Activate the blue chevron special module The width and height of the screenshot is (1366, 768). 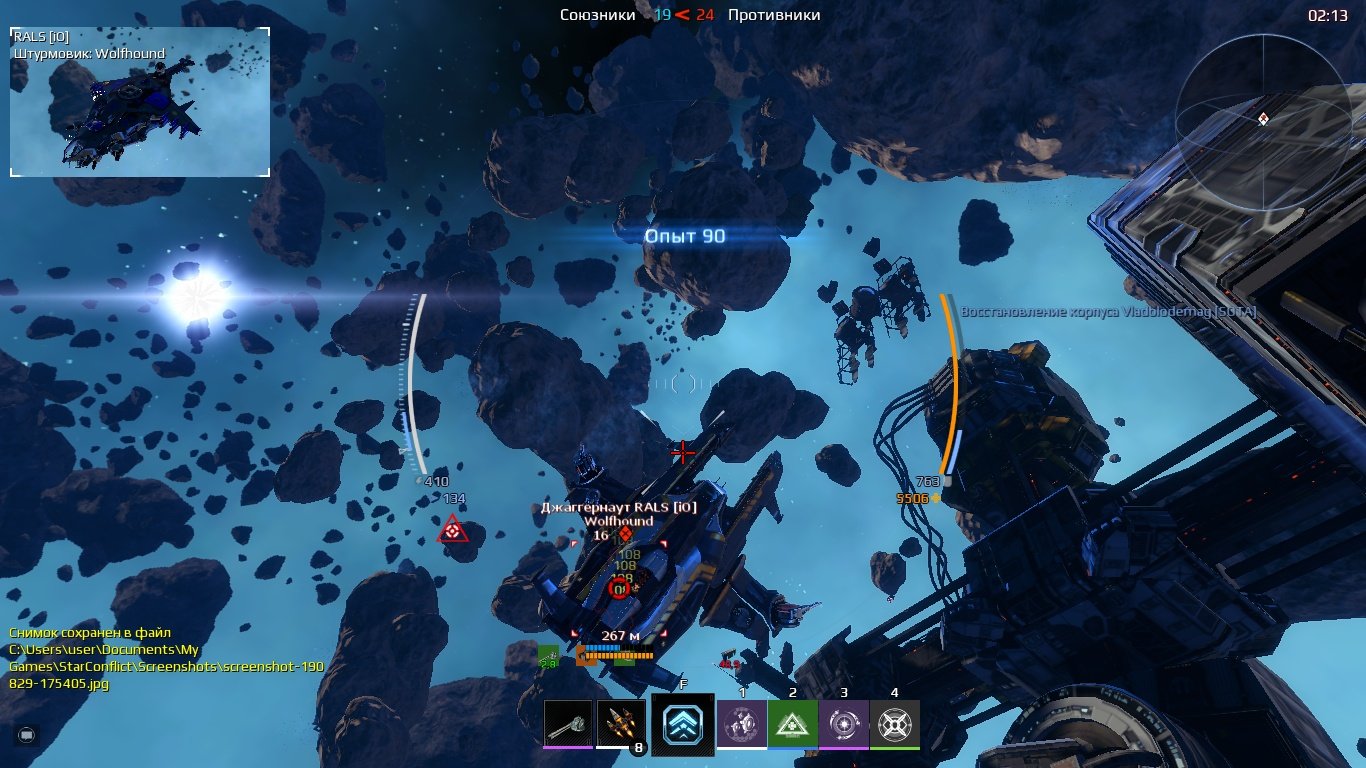pyautogui.click(x=683, y=724)
